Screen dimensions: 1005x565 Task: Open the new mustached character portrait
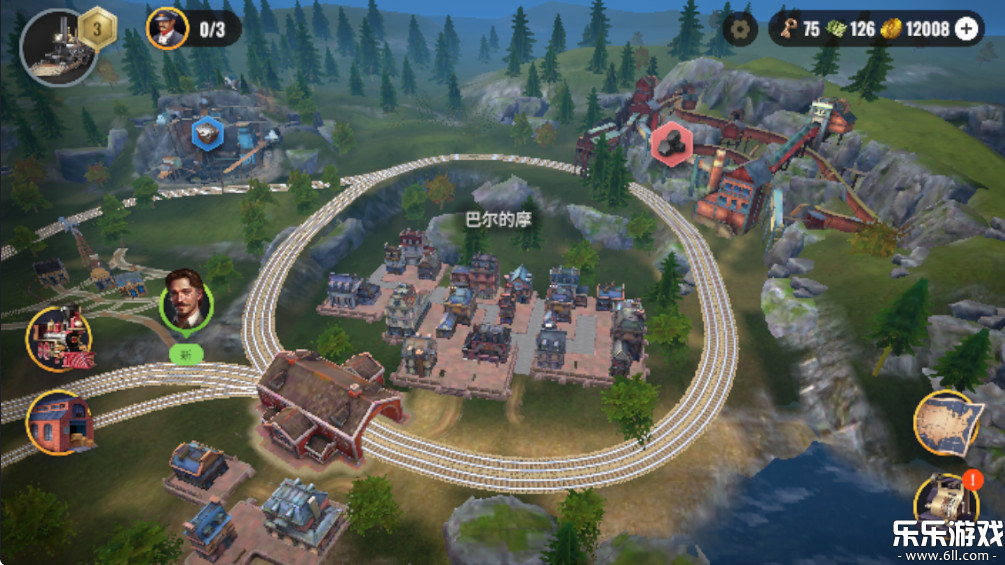[x=186, y=299]
